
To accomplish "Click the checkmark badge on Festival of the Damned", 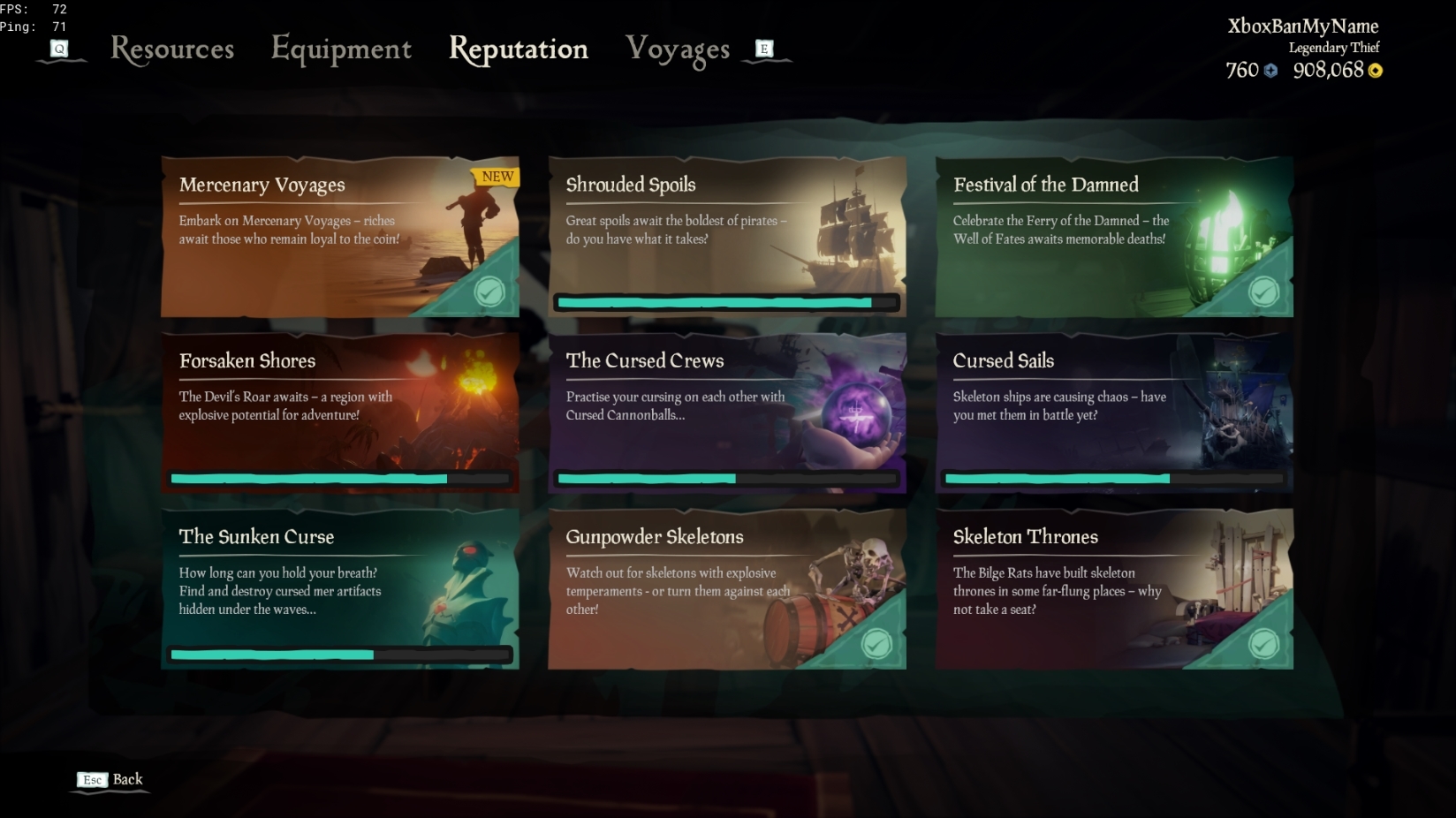I will point(1263,292).
